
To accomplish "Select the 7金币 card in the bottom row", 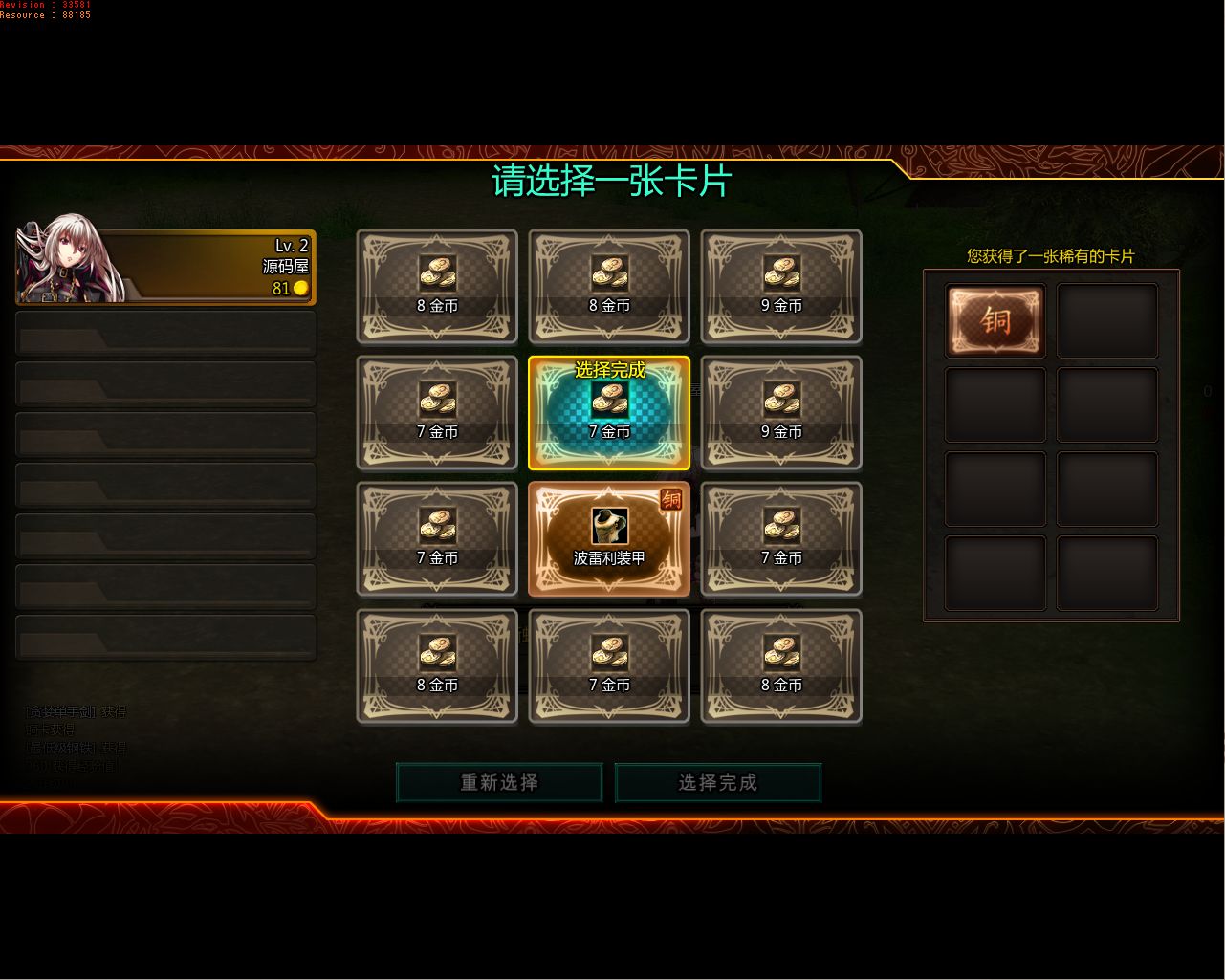I will (609, 665).
